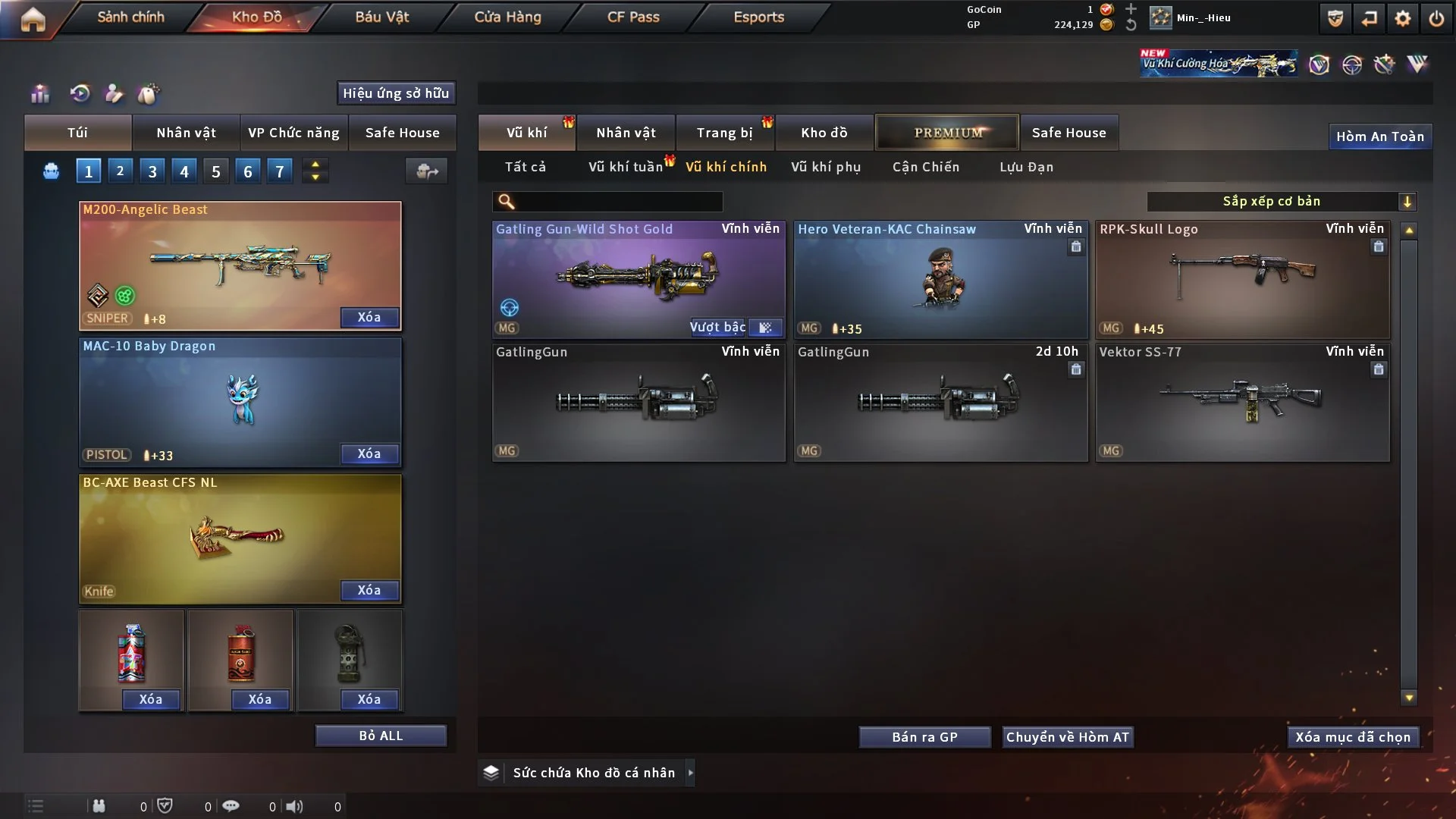Go to Sảnh chính lobby
Image resolution: width=1456 pixels, height=819 pixels.
point(130,17)
